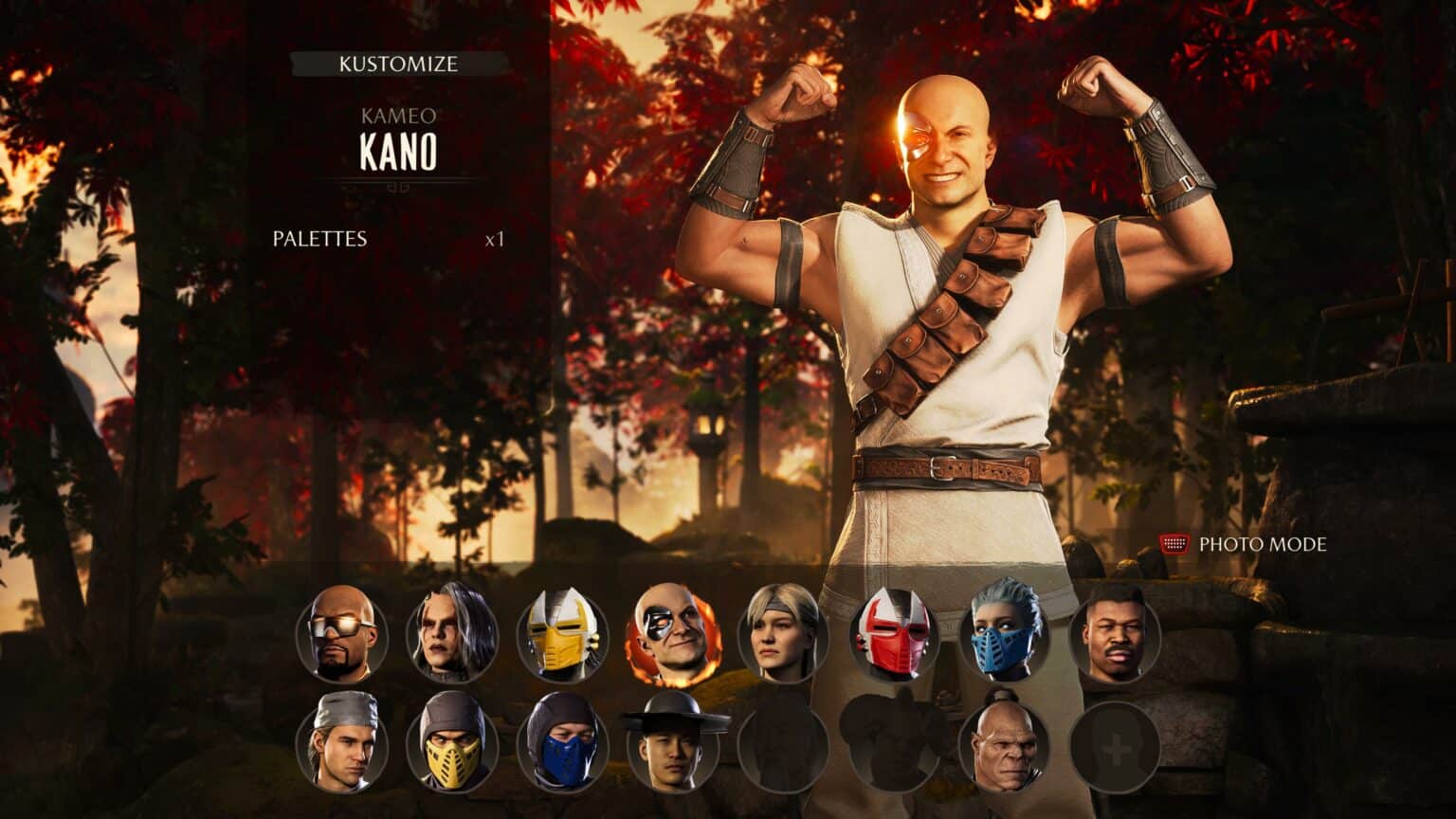1456x819 pixels.
Task: Click the KUSTOMIZE header tab
Action: click(398, 64)
